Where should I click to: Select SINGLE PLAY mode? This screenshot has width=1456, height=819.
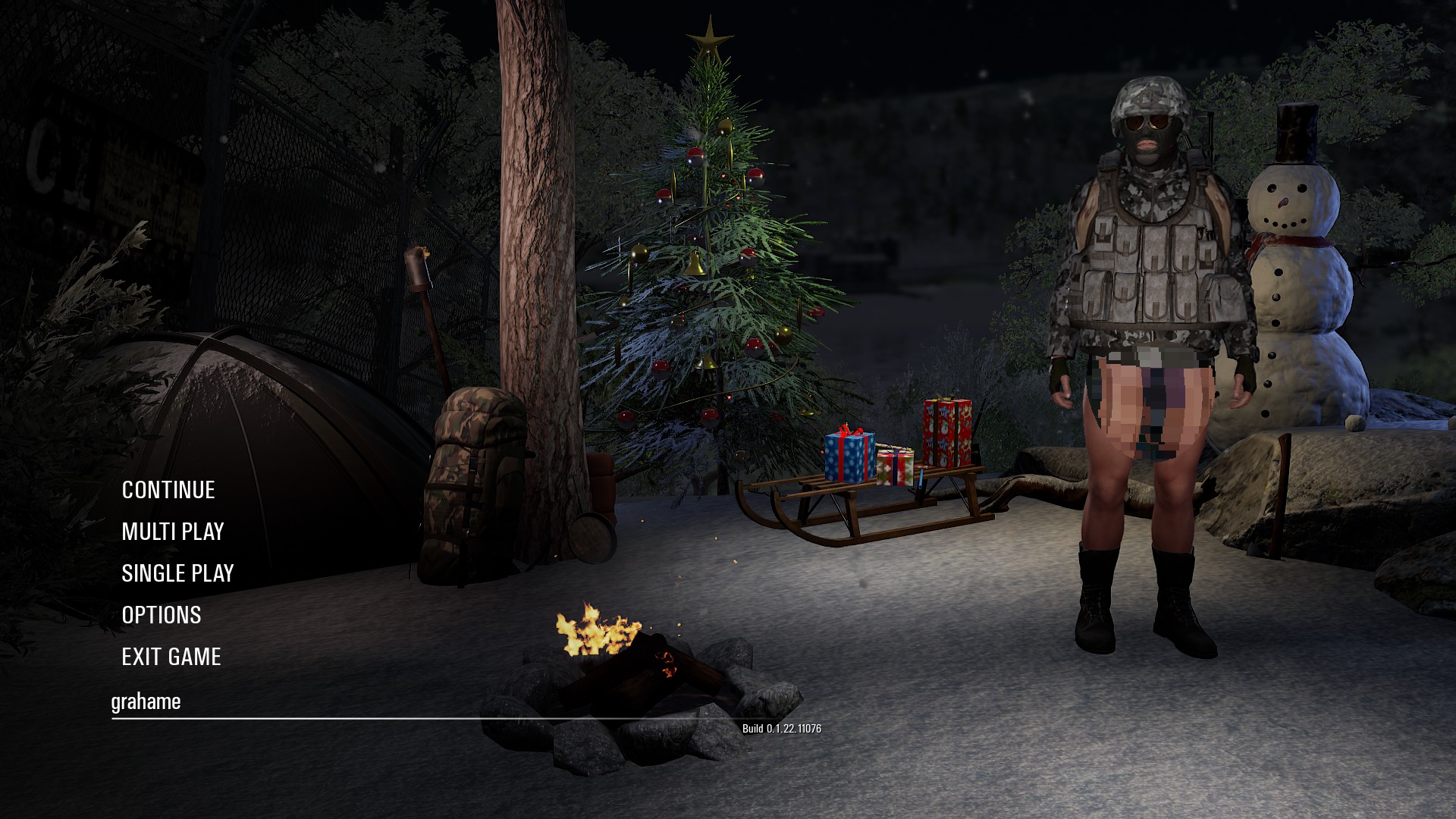click(x=177, y=573)
